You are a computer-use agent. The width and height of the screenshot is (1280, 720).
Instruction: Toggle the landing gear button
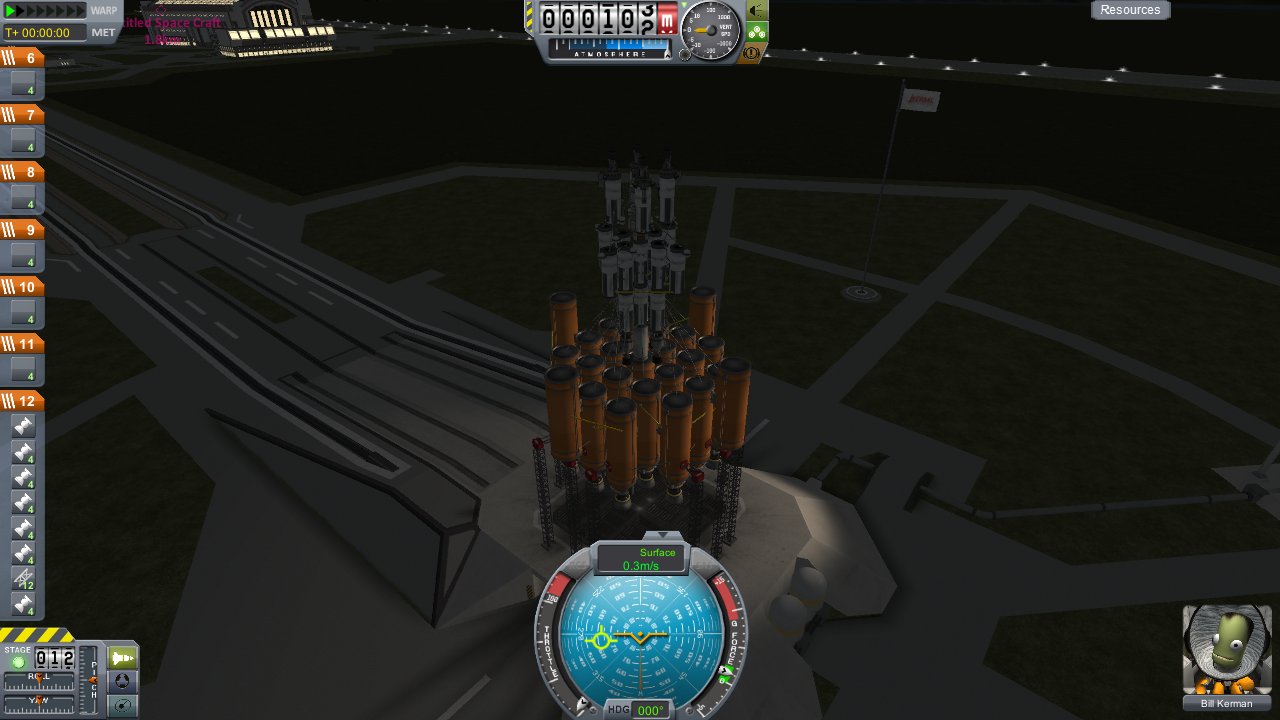[757, 32]
